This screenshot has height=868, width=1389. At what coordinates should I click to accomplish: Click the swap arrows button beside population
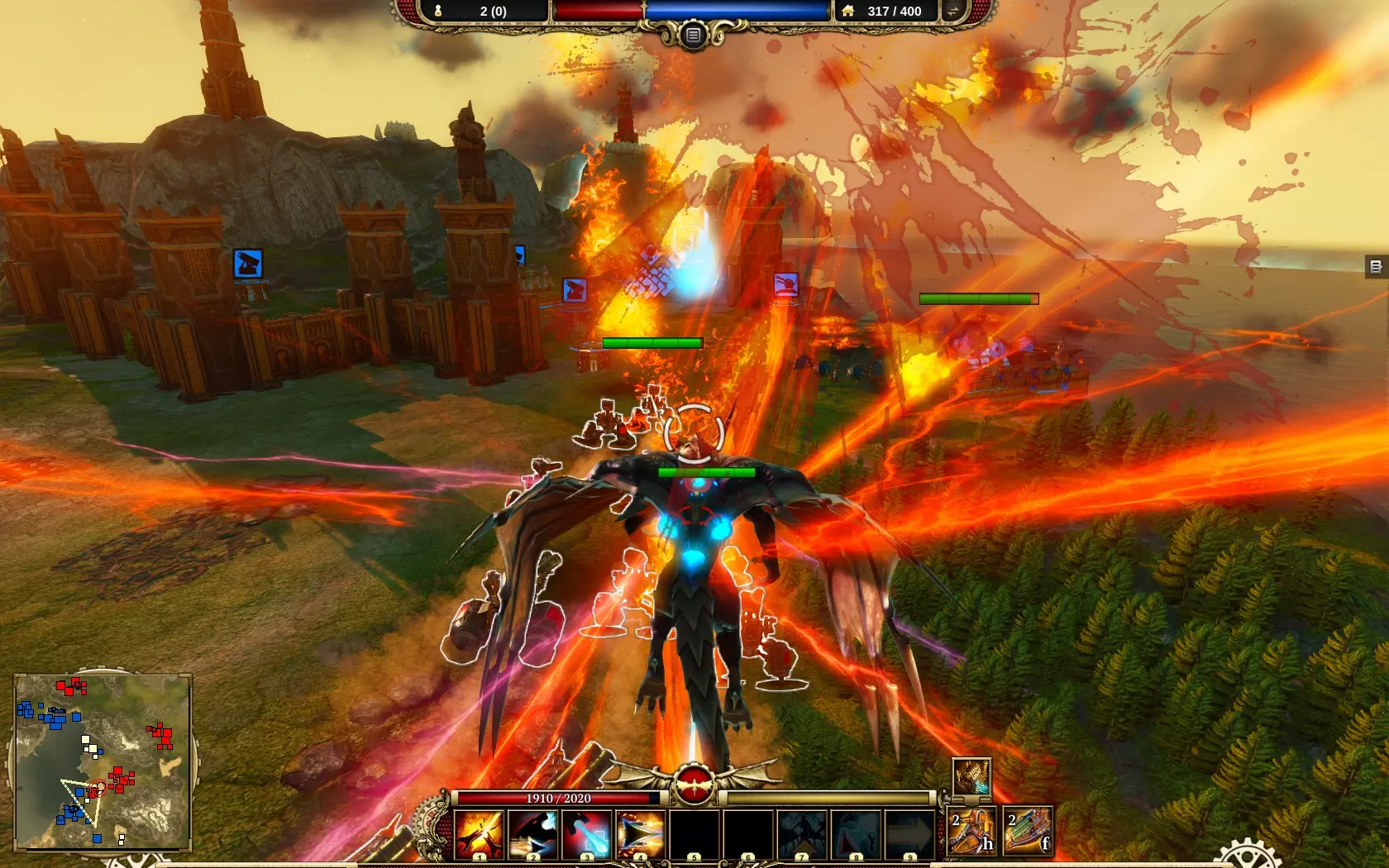click(x=952, y=11)
